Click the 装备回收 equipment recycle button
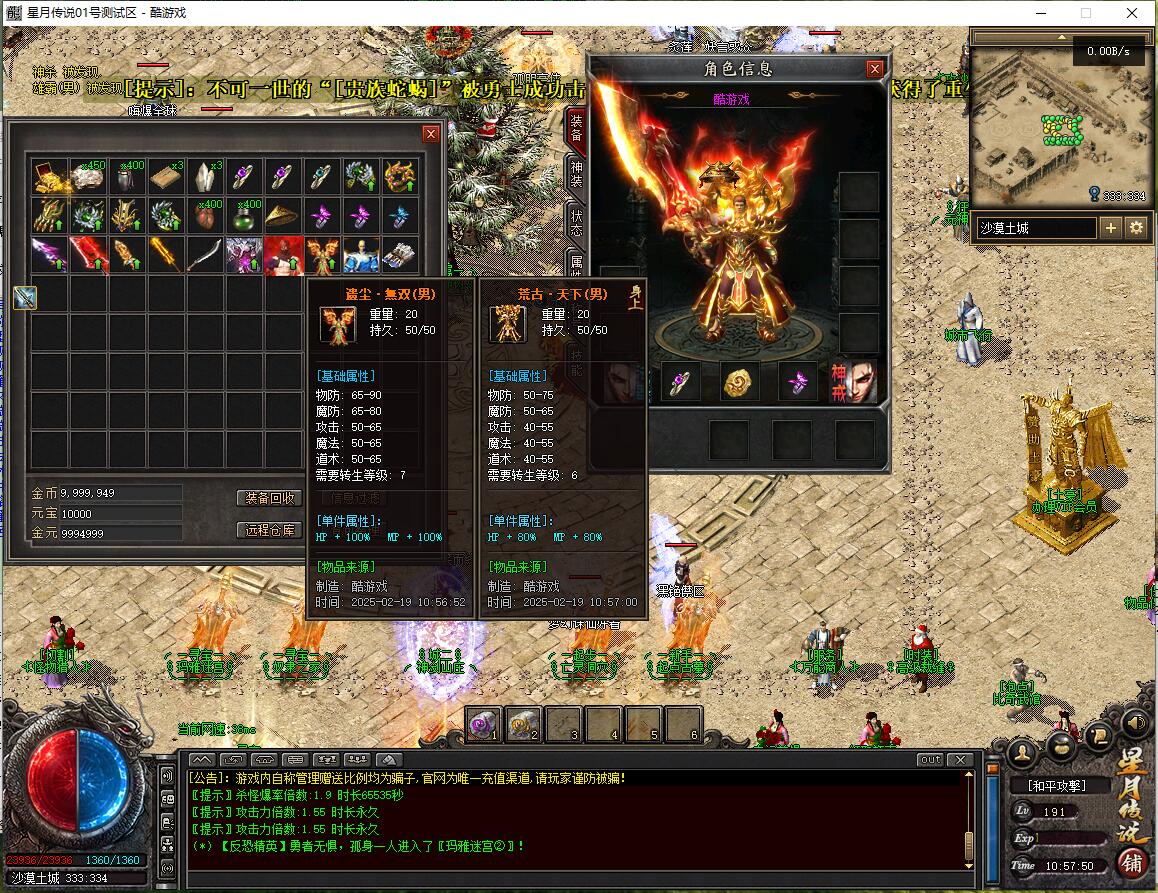1158x893 pixels. (269, 498)
